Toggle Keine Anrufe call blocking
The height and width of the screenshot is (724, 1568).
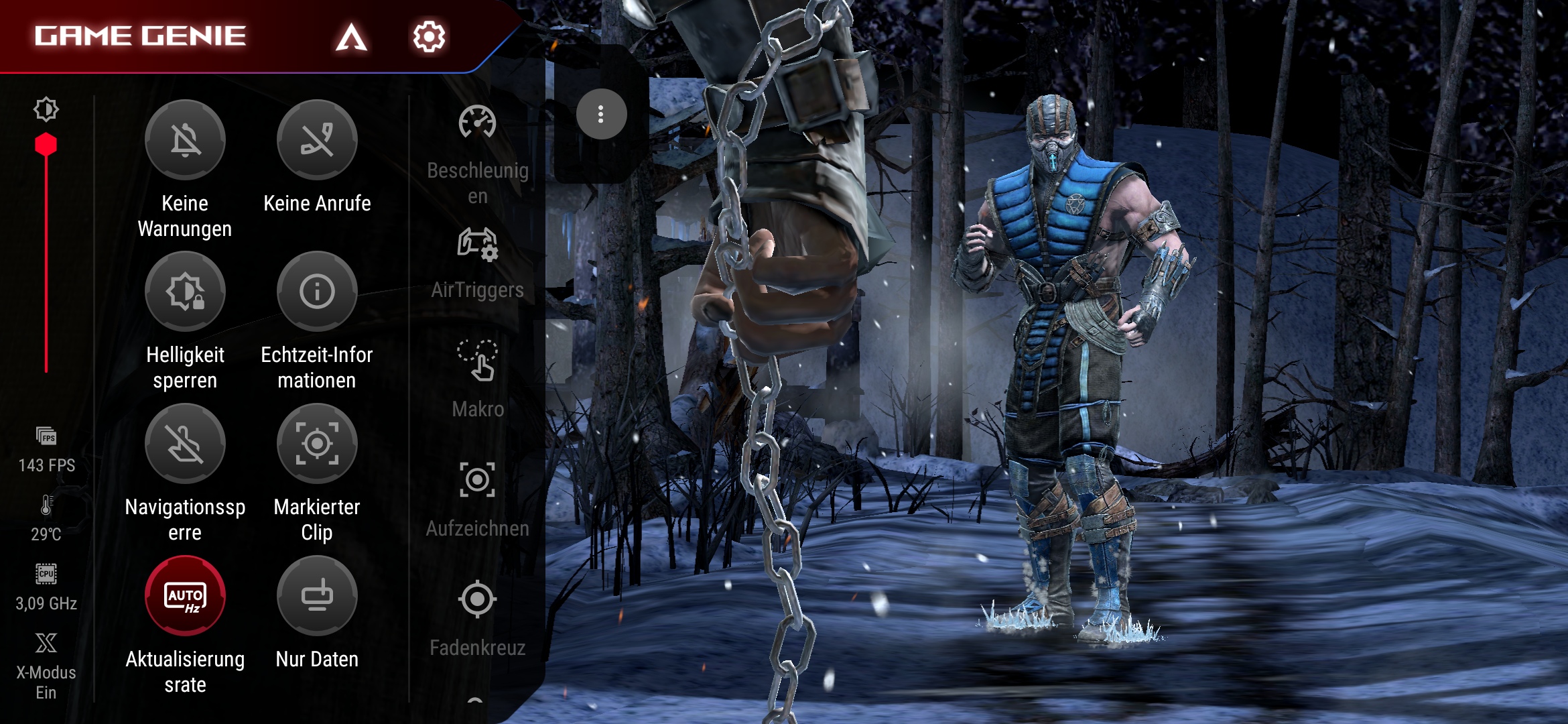[317, 140]
